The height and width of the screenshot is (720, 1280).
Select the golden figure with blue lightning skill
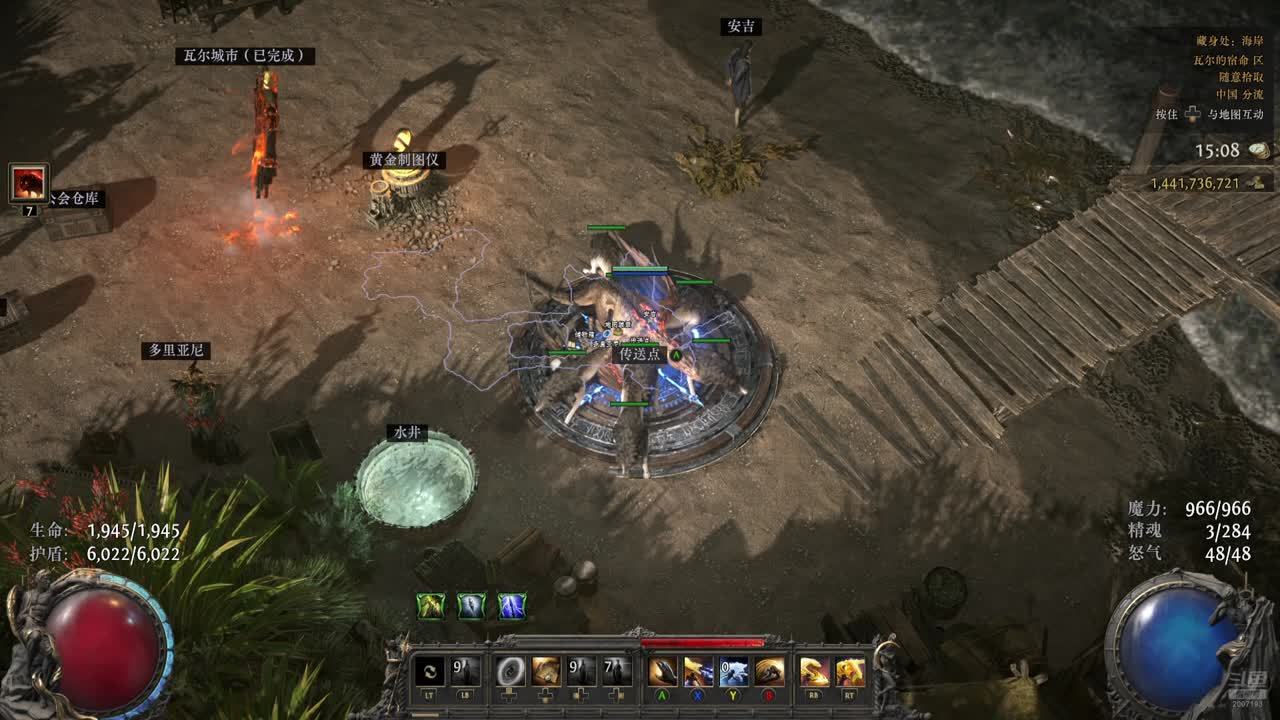pyautogui.click(x=698, y=671)
